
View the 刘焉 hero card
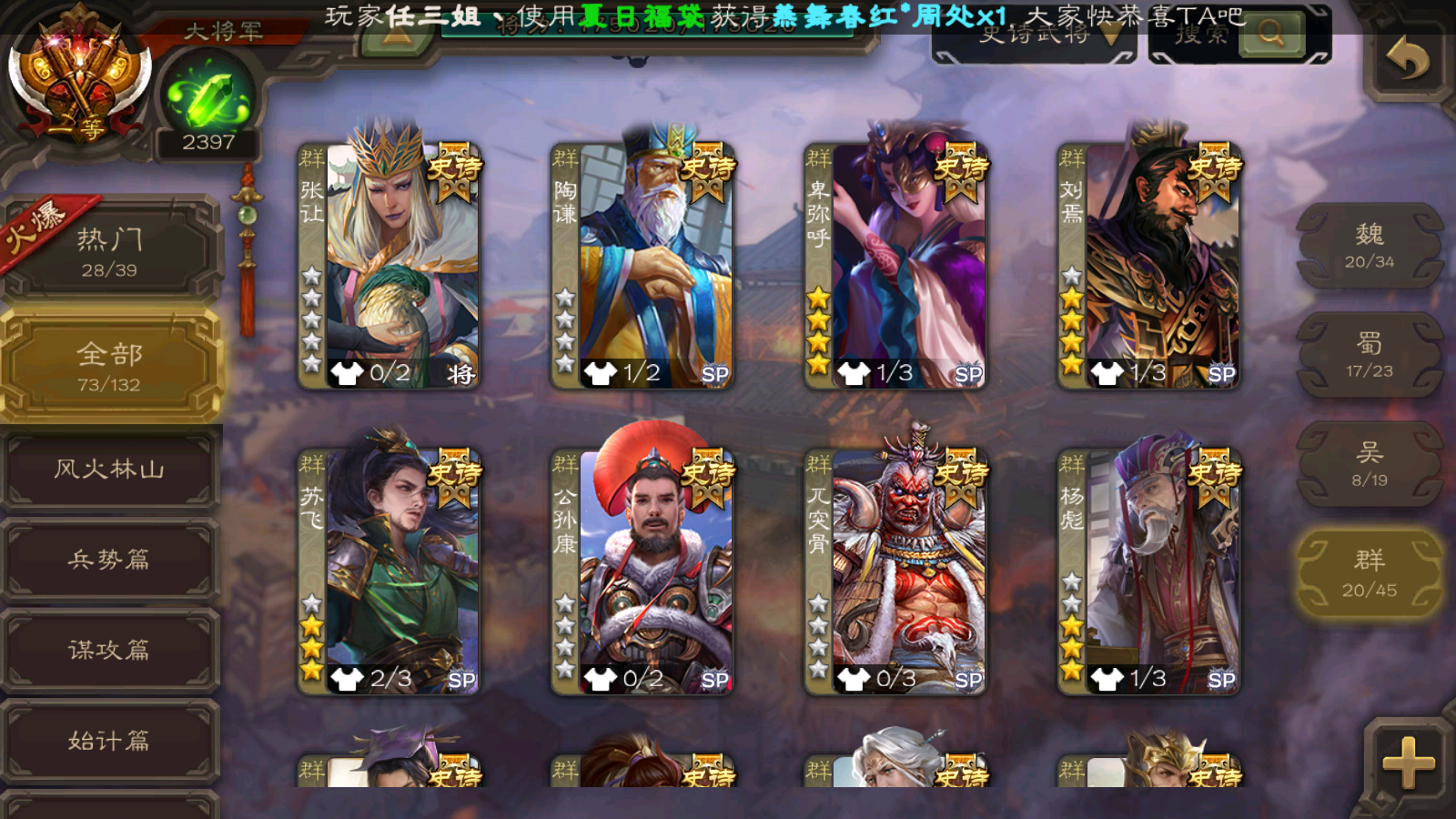click(x=1148, y=266)
